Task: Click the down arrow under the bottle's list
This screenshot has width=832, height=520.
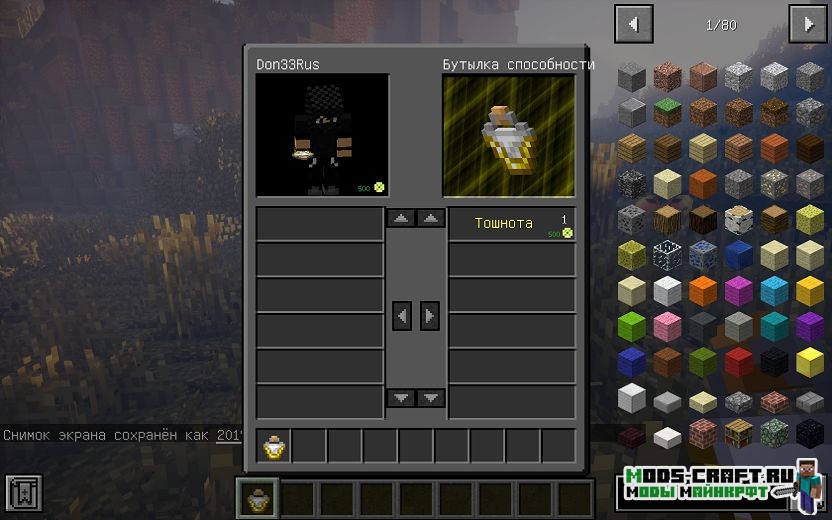Action: (x=431, y=398)
